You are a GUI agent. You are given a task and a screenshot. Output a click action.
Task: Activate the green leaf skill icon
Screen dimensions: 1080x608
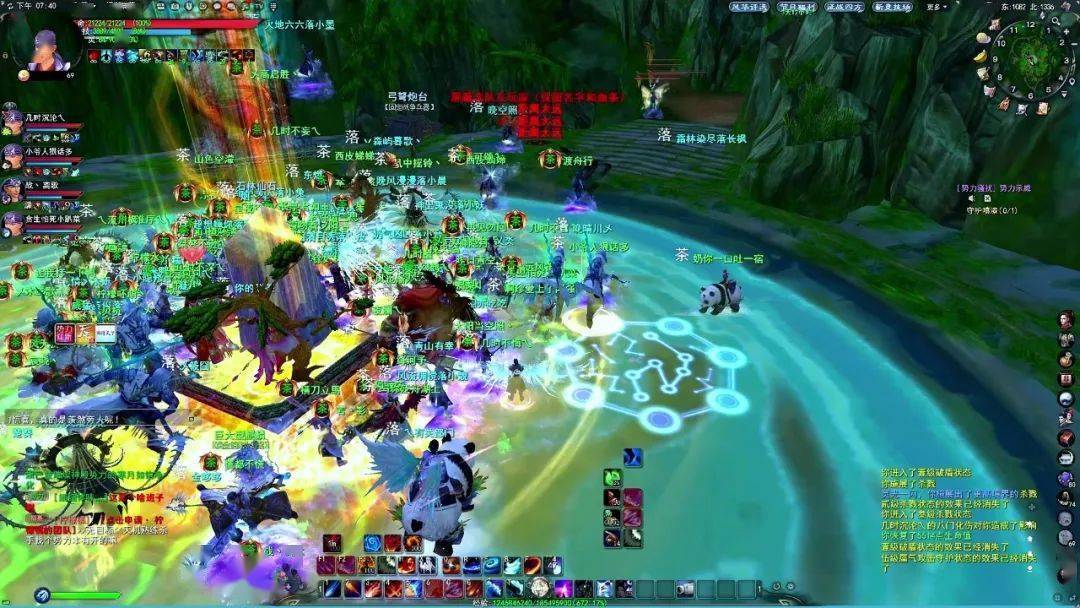point(613,478)
